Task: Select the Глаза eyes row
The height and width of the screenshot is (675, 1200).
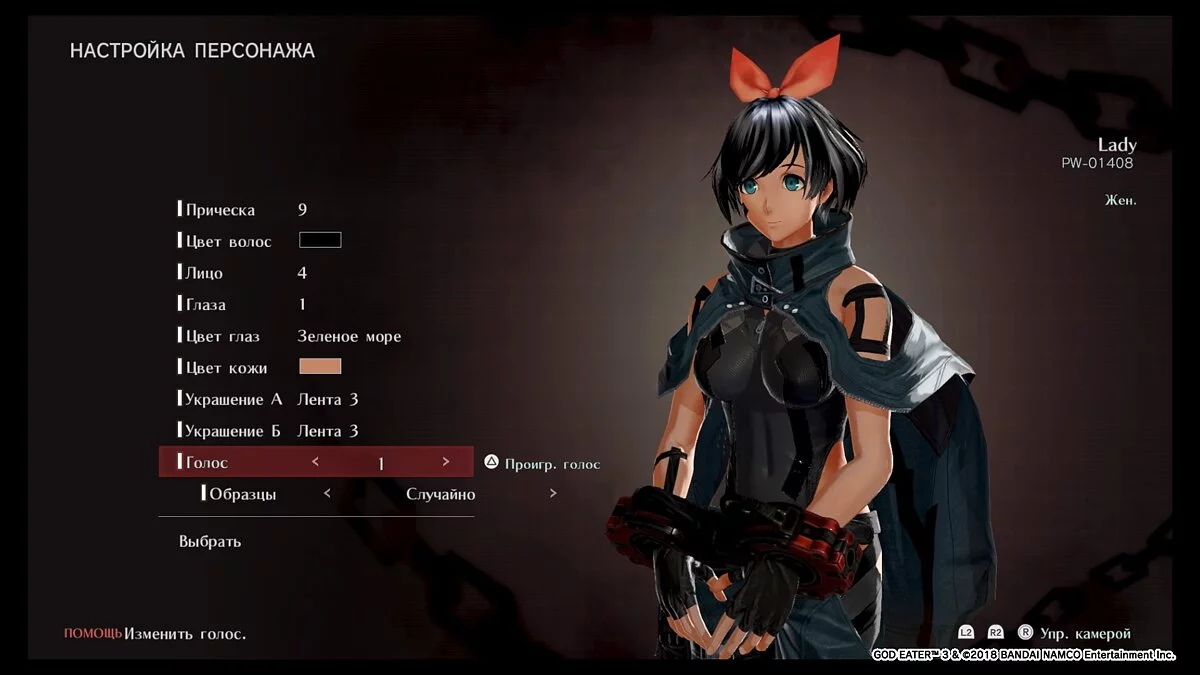Action: [x=206, y=305]
